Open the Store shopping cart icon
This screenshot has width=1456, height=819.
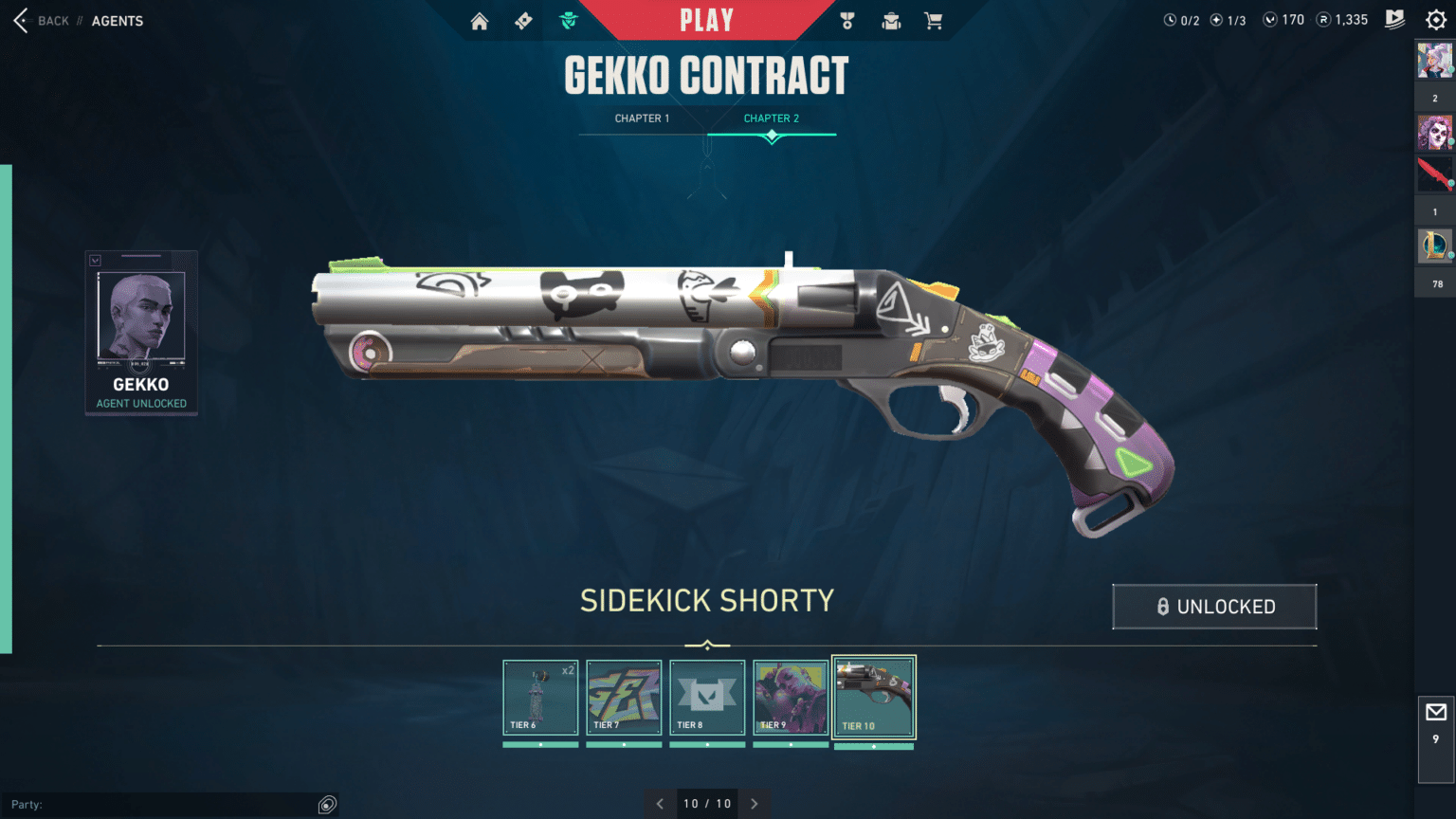click(x=934, y=20)
